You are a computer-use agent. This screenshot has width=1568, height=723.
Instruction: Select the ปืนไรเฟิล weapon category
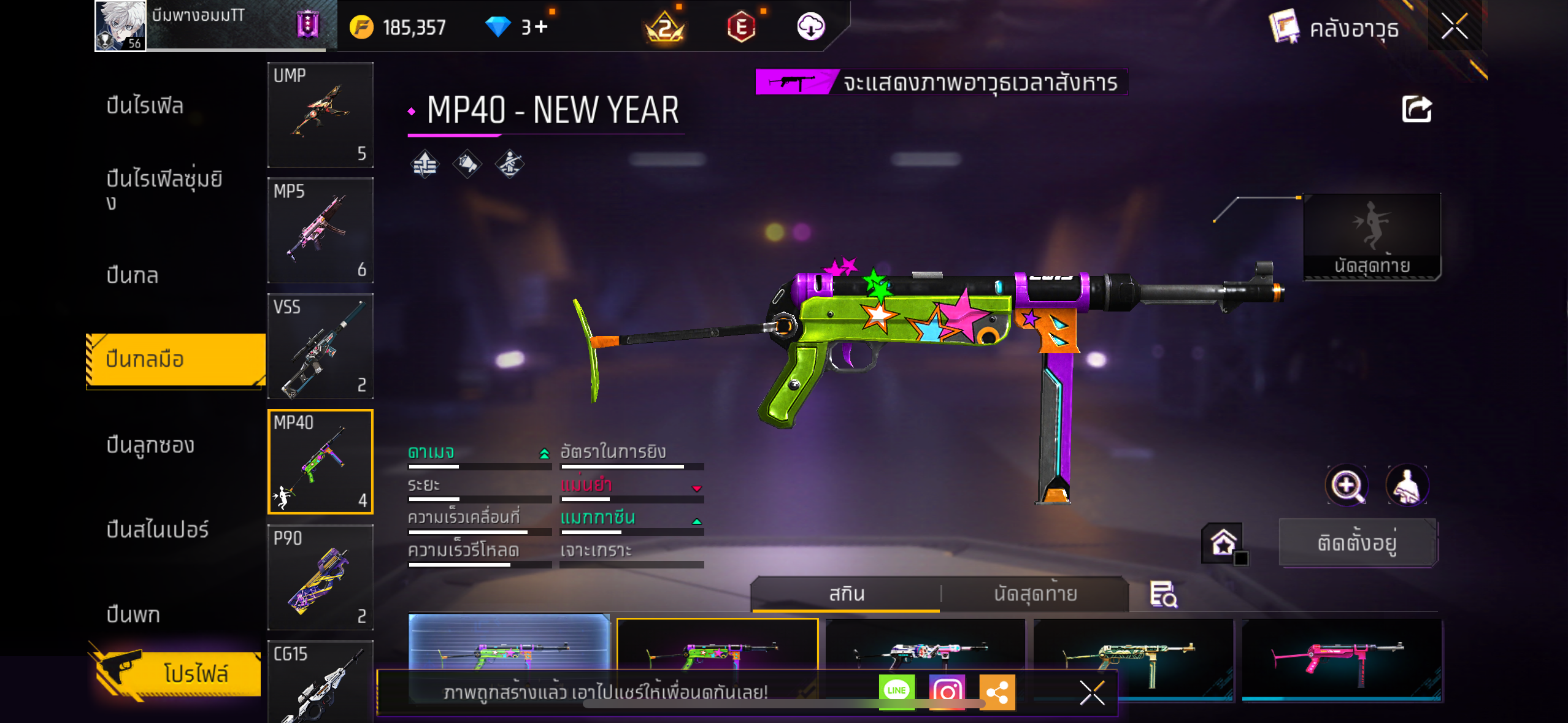point(145,105)
